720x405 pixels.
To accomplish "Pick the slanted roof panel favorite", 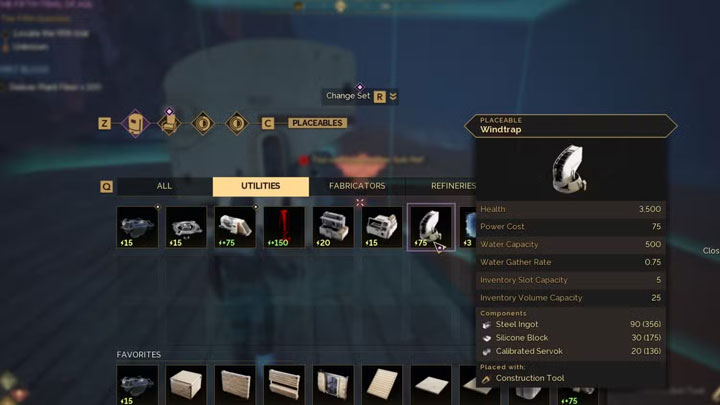I will [382, 385].
